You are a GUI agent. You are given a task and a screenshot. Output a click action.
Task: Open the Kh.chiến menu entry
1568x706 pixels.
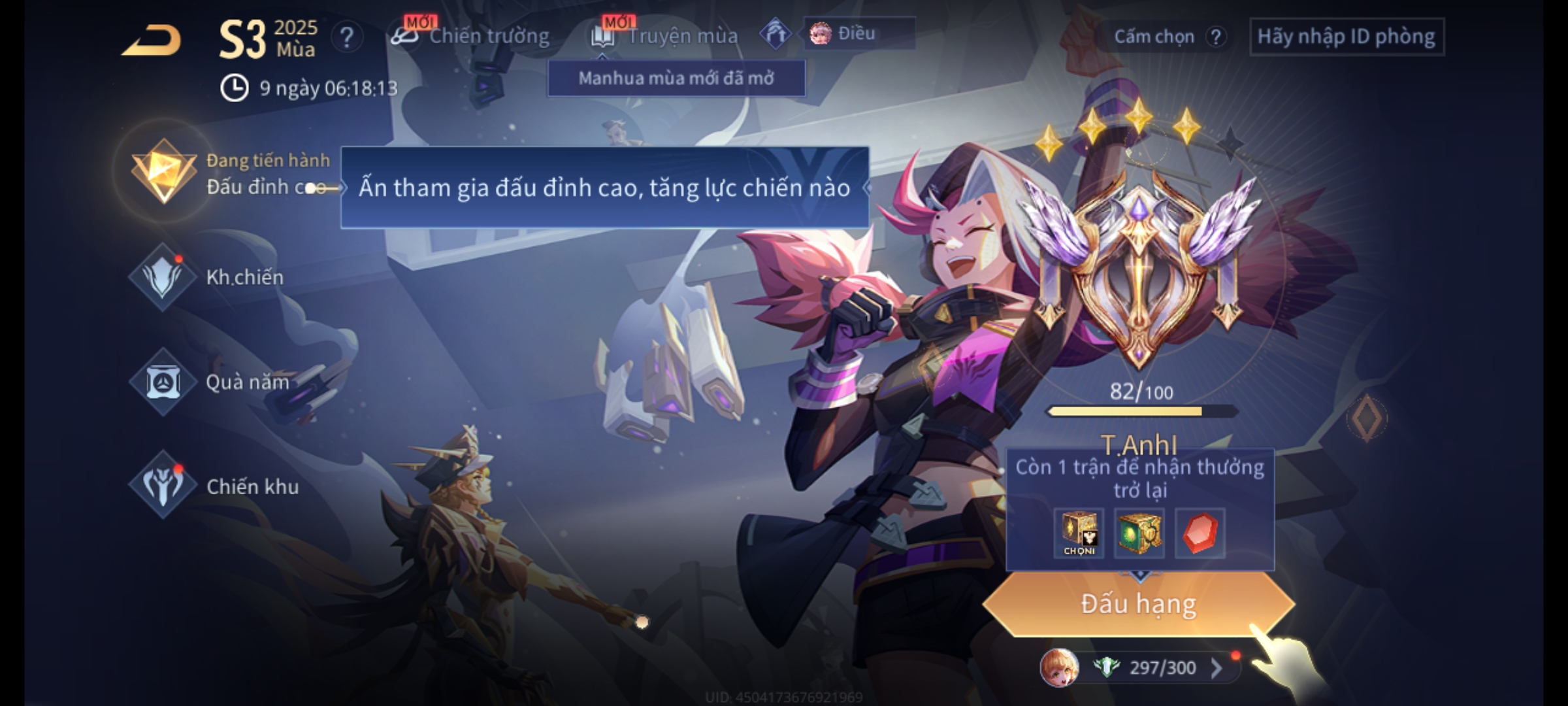coord(163,277)
